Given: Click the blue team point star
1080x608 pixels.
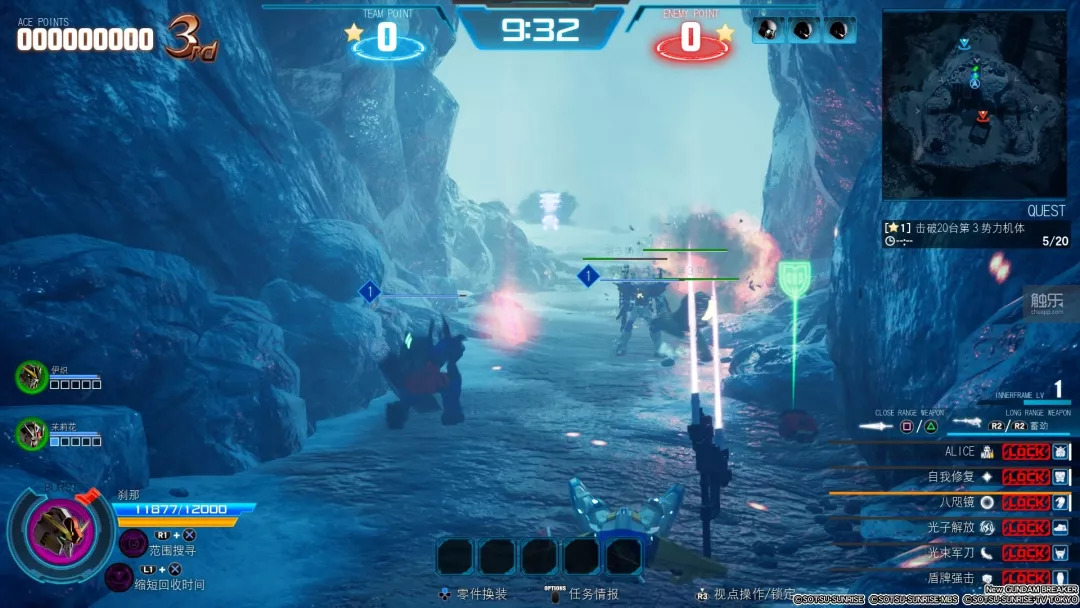Looking at the screenshot, I should coord(354,33).
